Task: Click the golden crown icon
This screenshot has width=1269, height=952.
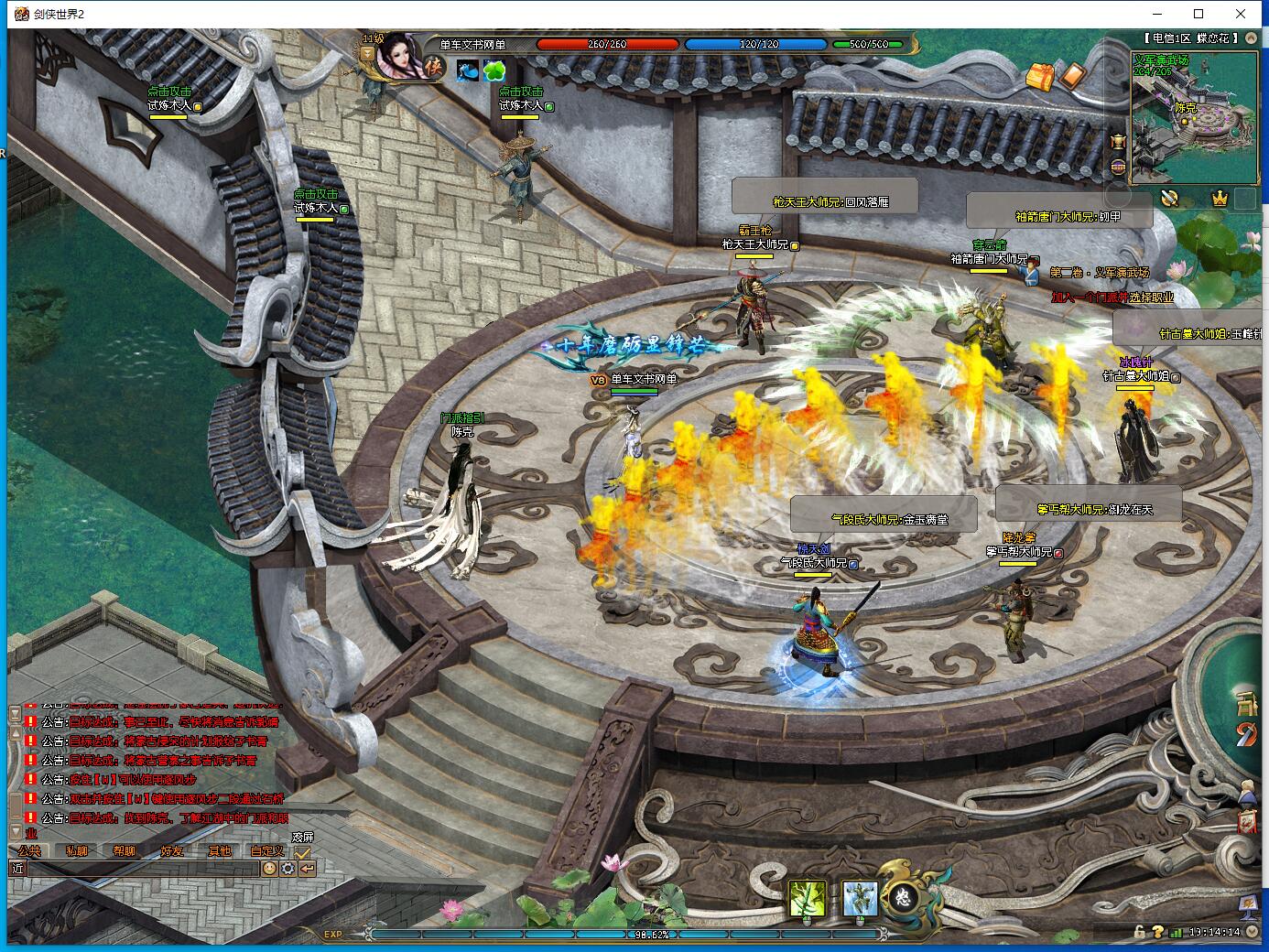Action: point(1220,198)
